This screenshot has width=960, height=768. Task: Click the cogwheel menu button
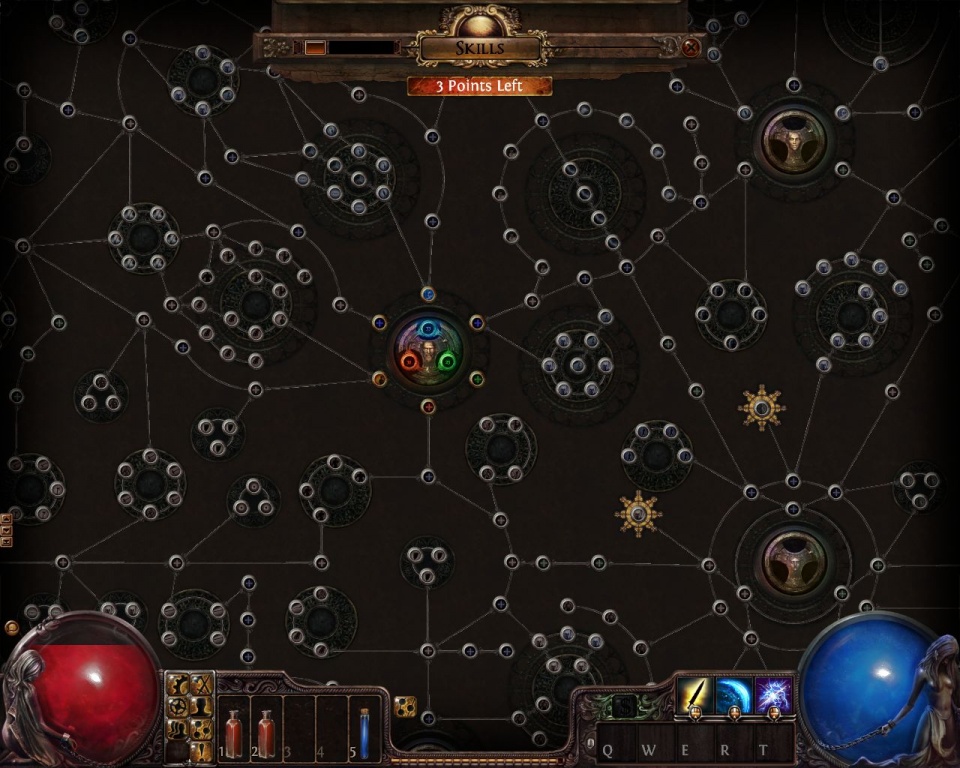point(178,707)
